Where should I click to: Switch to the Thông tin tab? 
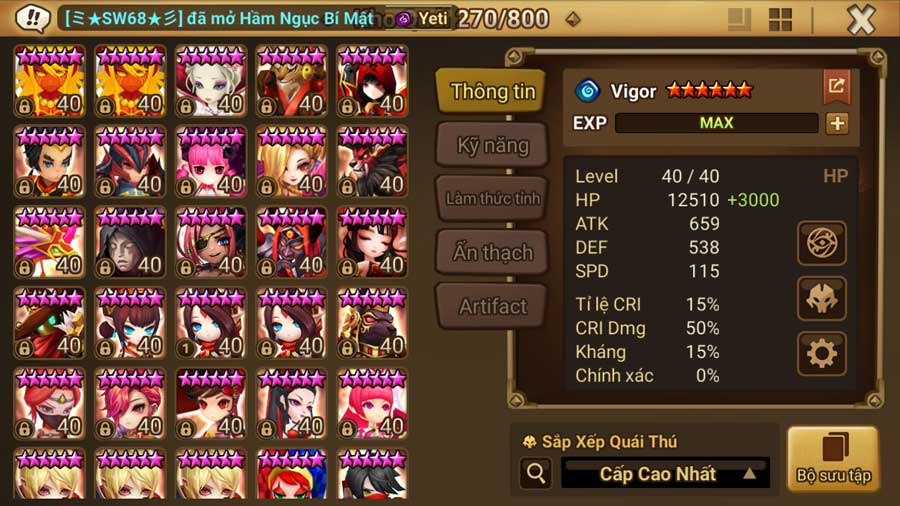pos(492,91)
